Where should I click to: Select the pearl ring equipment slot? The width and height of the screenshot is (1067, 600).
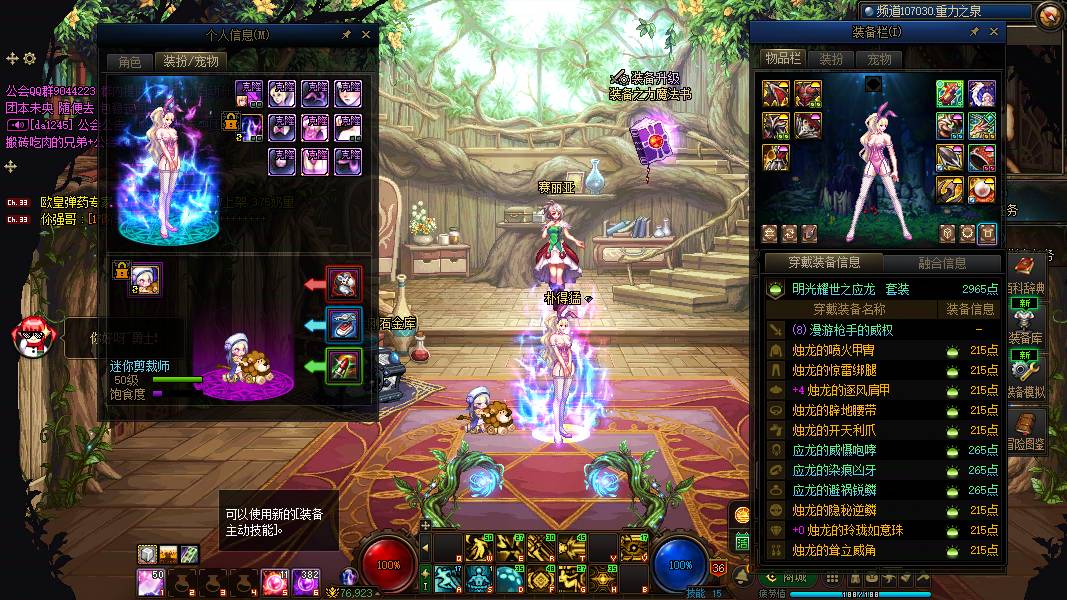pyautogui.click(x=980, y=188)
